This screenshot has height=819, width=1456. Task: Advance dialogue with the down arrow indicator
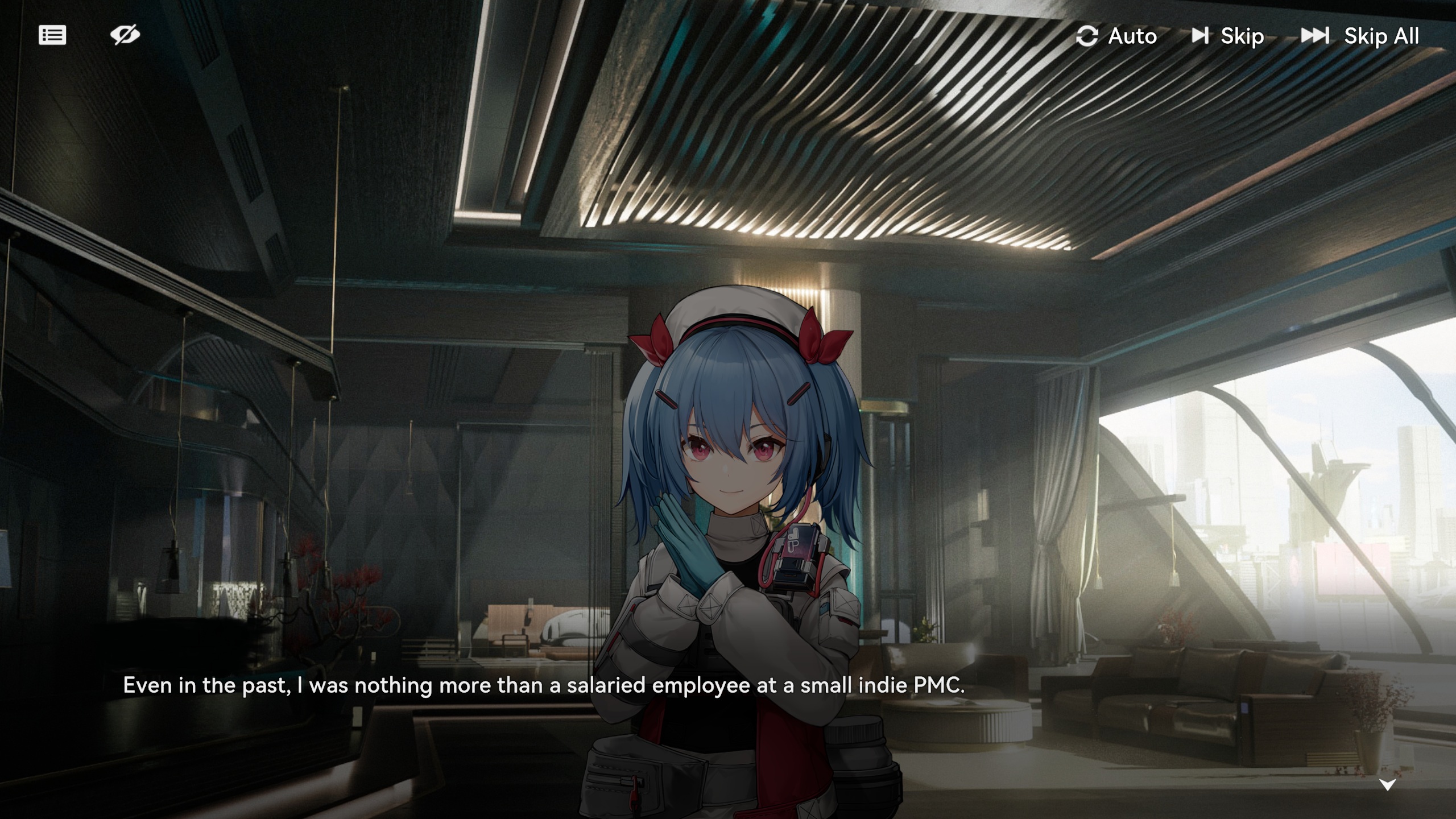[x=1387, y=785]
